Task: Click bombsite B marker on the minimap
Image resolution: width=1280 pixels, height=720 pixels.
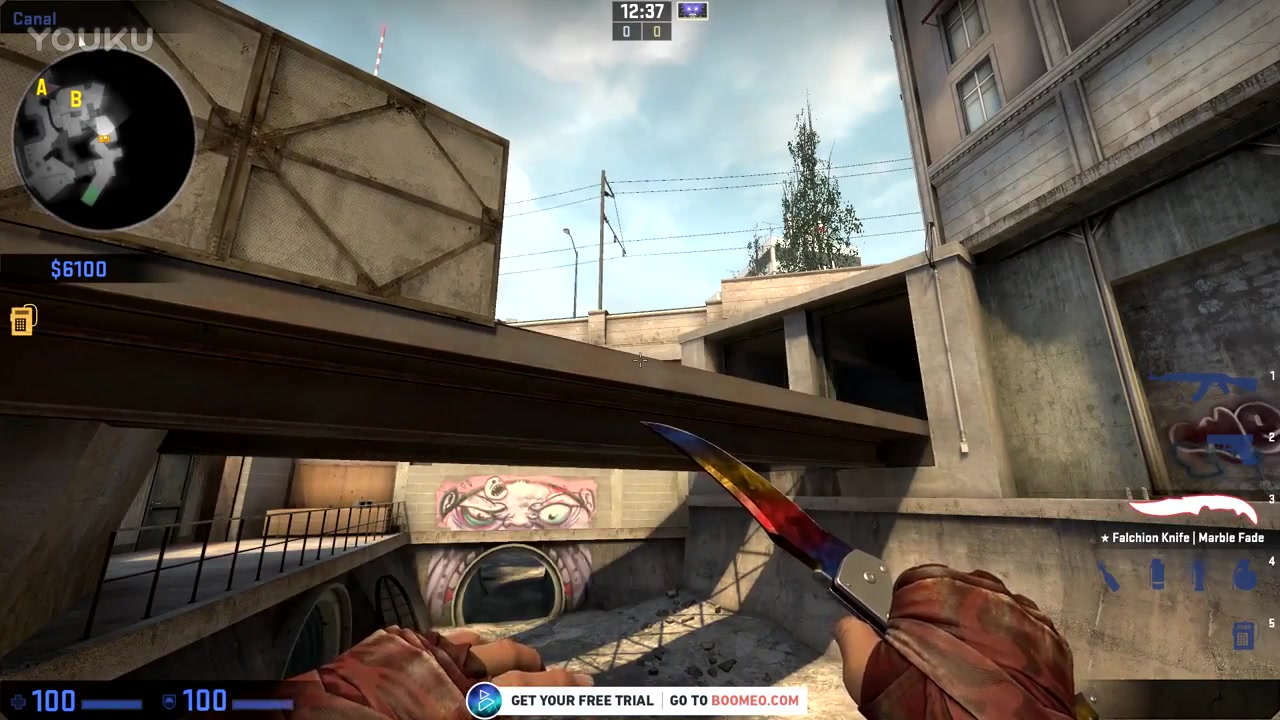Action: [x=76, y=100]
